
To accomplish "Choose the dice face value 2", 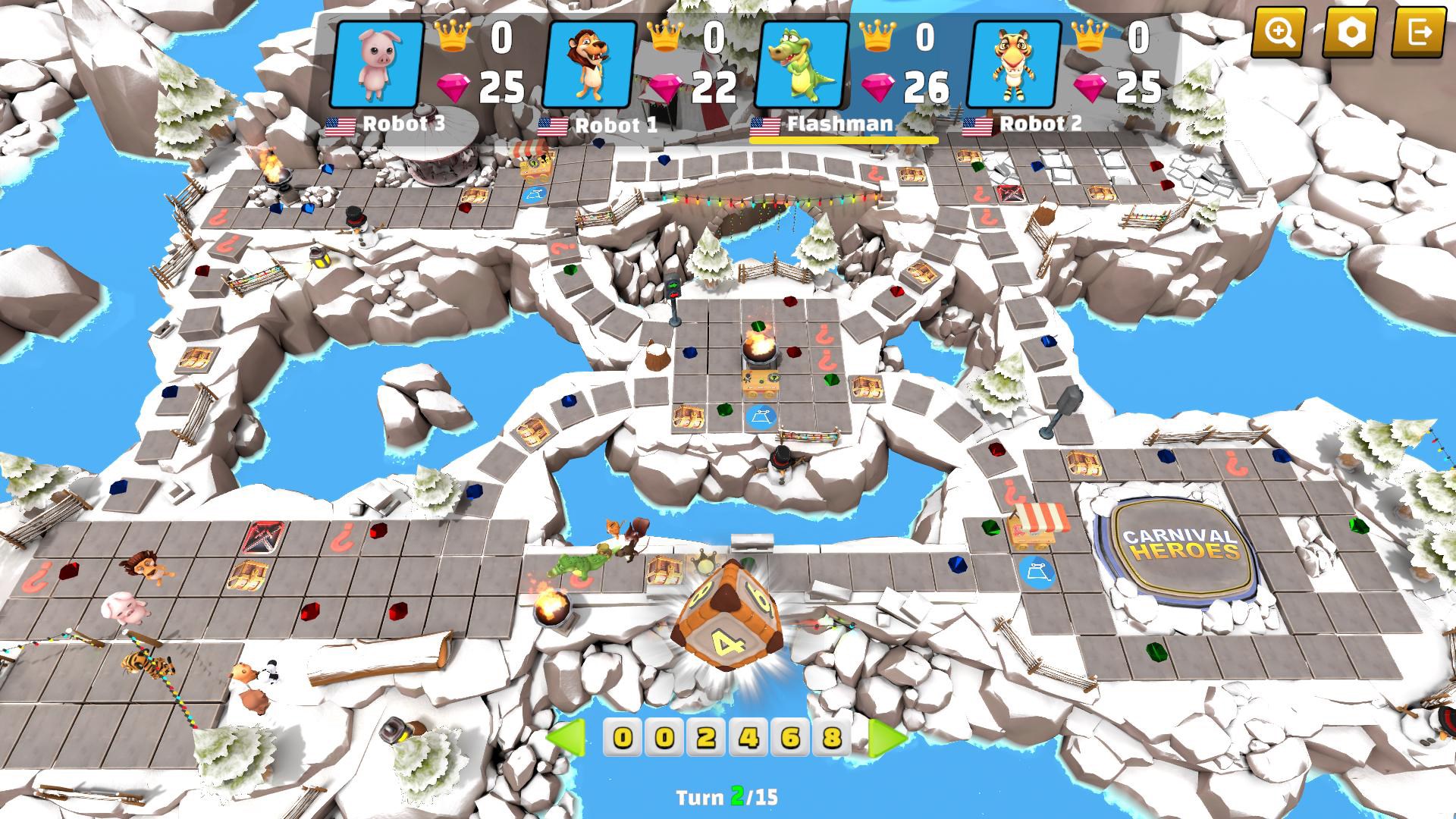I will (707, 737).
